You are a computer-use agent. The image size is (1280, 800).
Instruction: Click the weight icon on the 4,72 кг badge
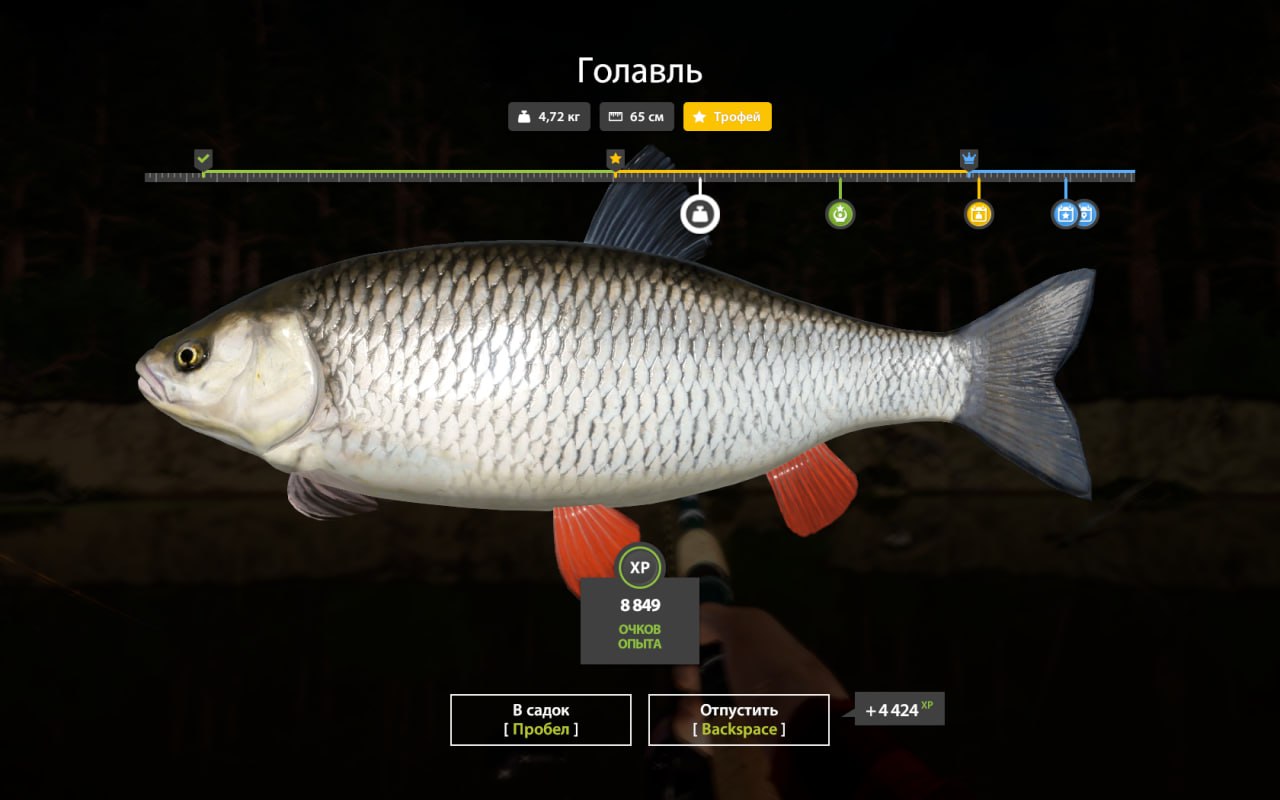coord(522,116)
